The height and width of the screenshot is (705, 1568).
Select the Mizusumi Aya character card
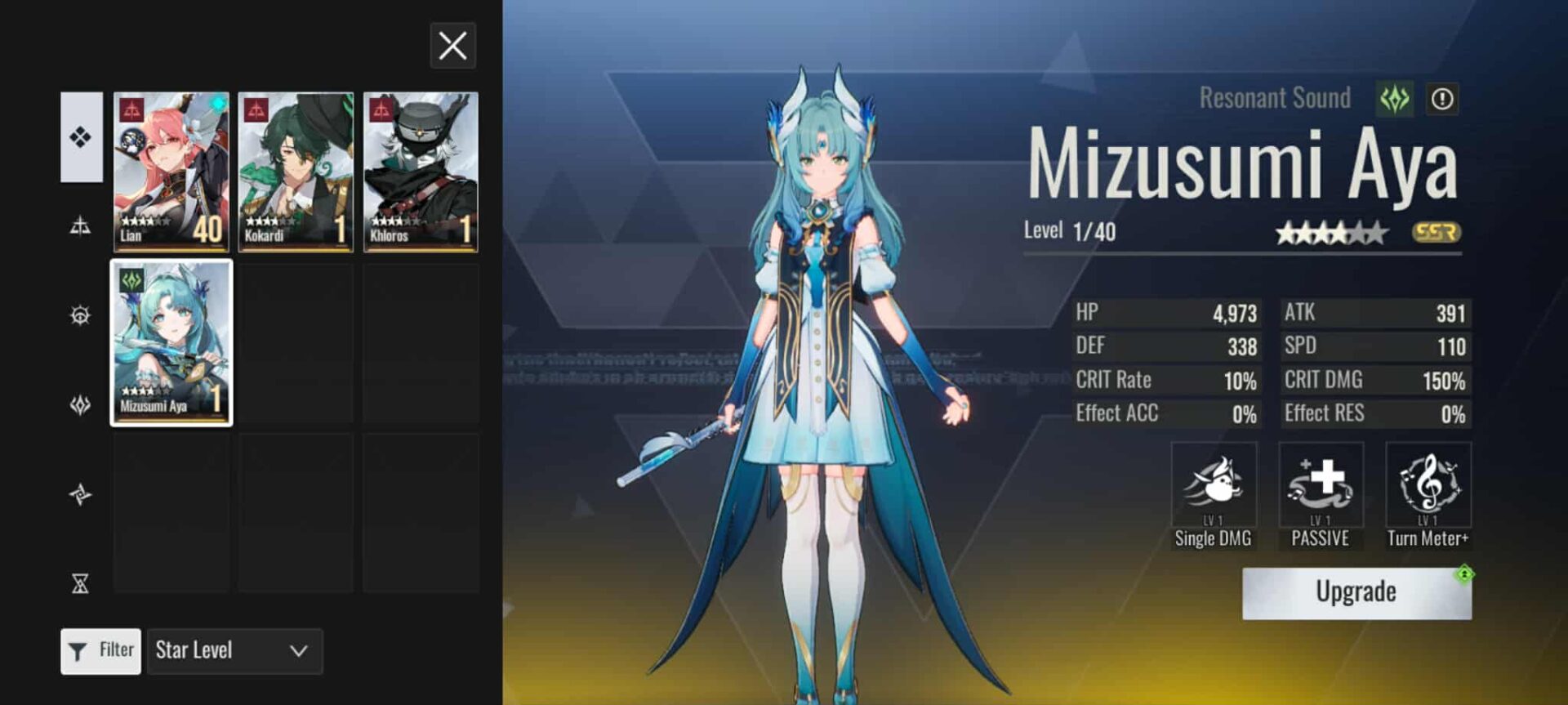pos(171,342)
